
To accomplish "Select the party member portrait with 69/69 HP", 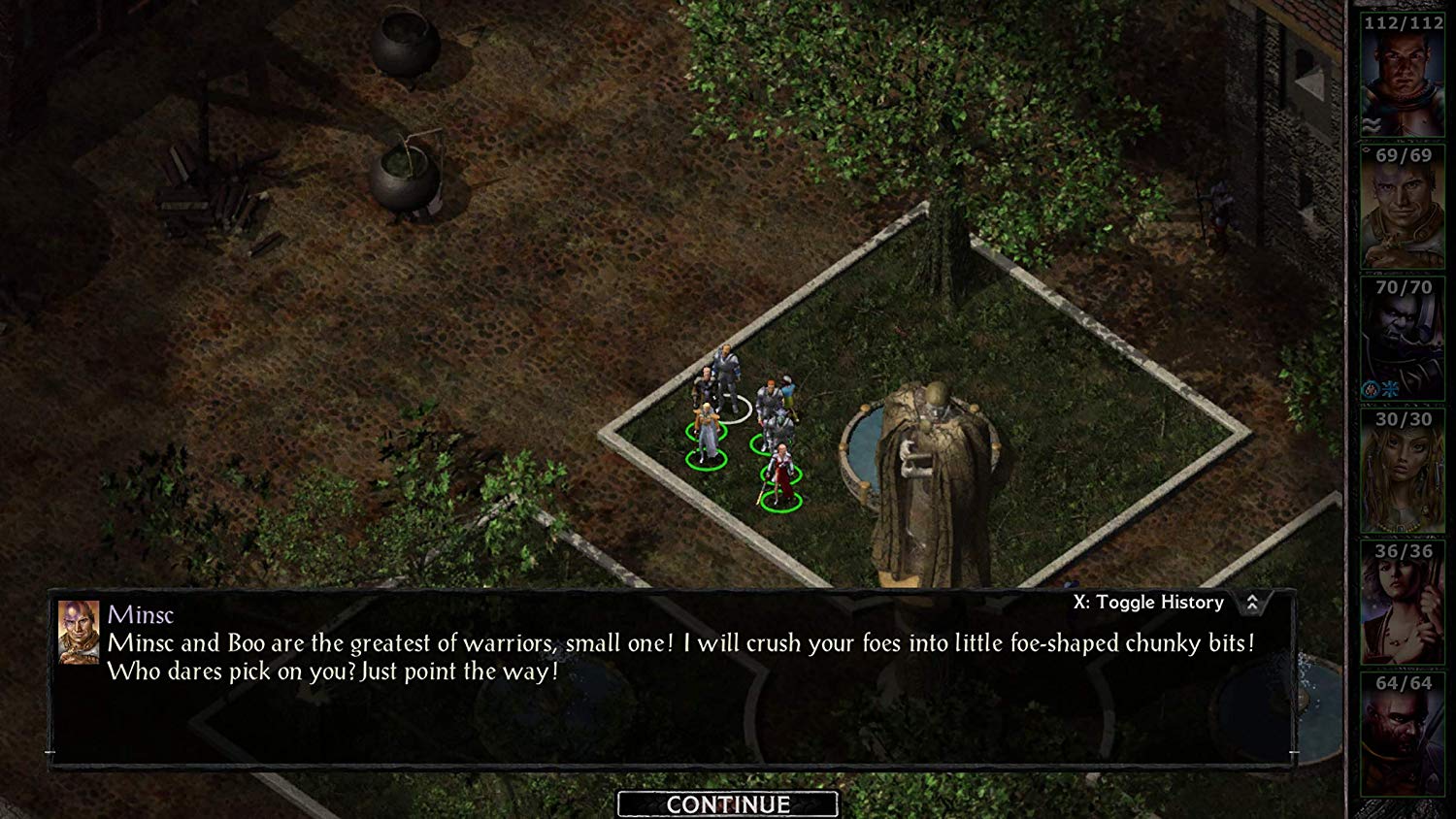I will pyautogui.click(x=1401, y=209).
